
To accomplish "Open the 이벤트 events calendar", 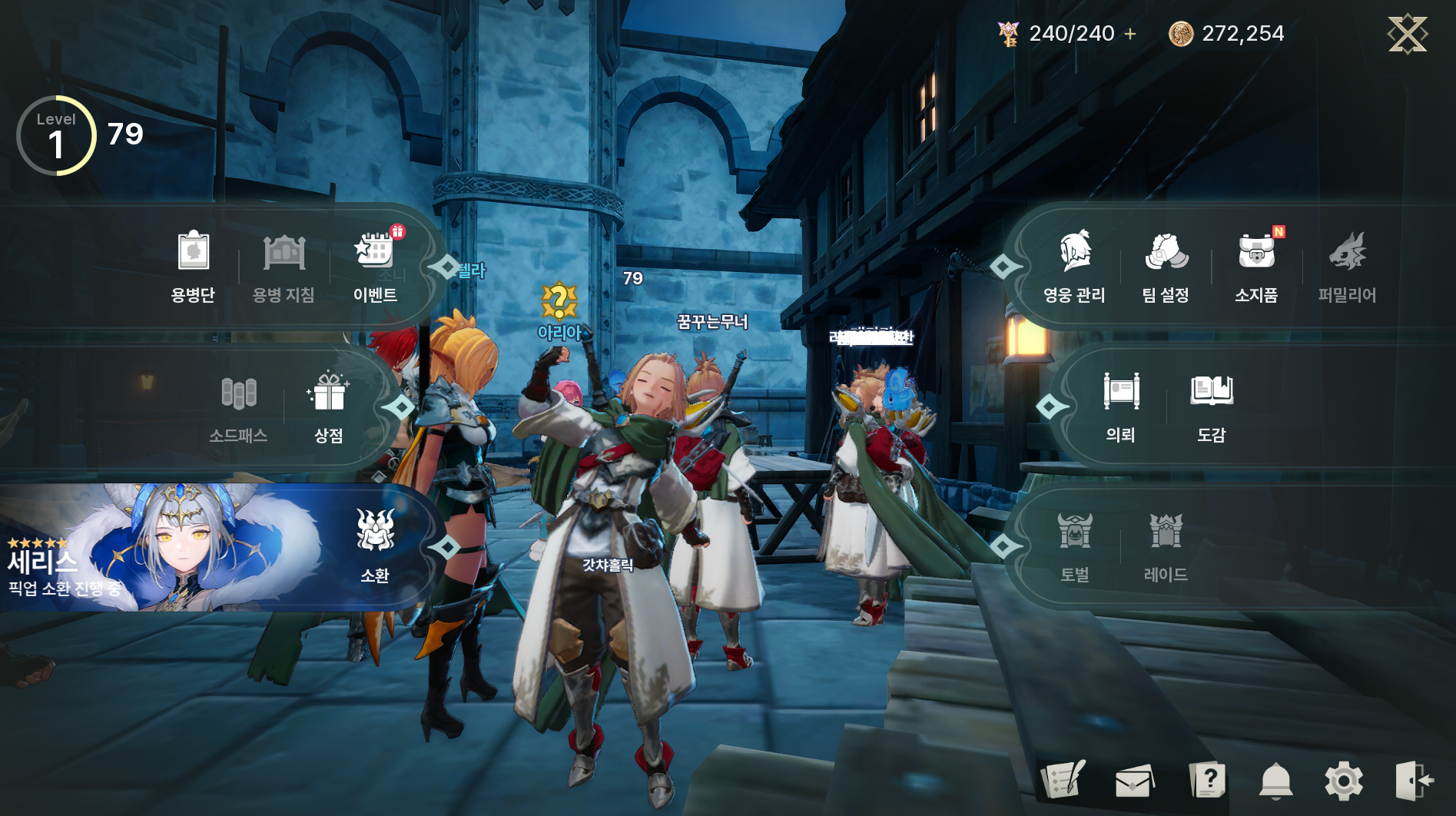I will click(375, 265).
